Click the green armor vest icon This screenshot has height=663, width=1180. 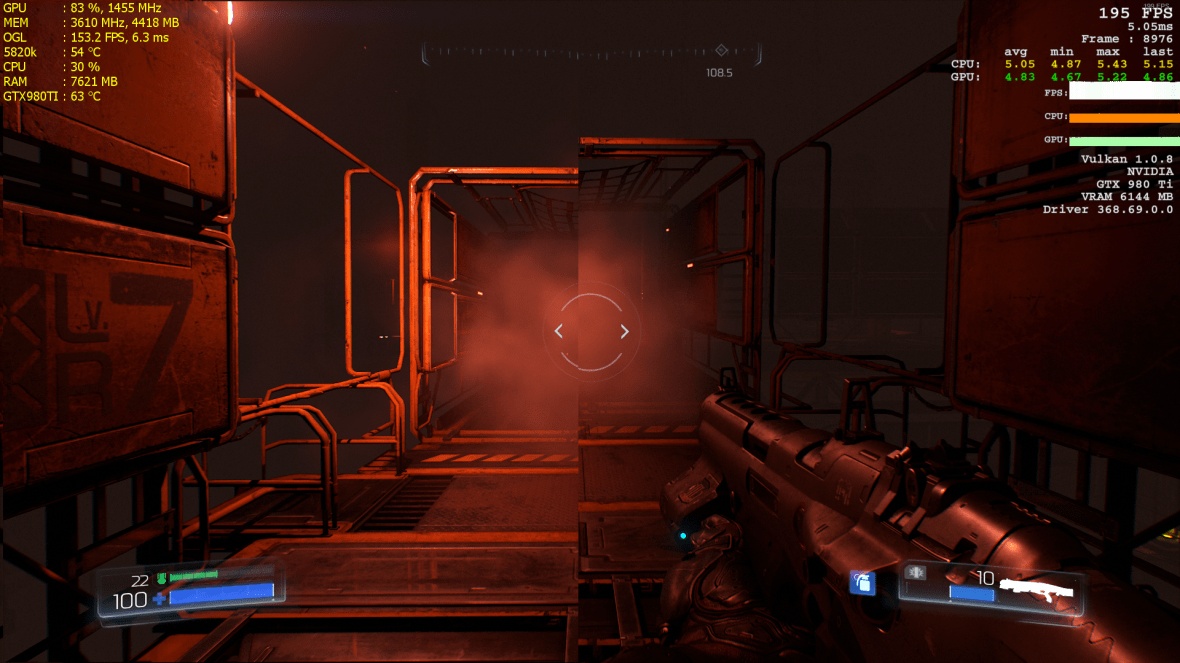161,578
